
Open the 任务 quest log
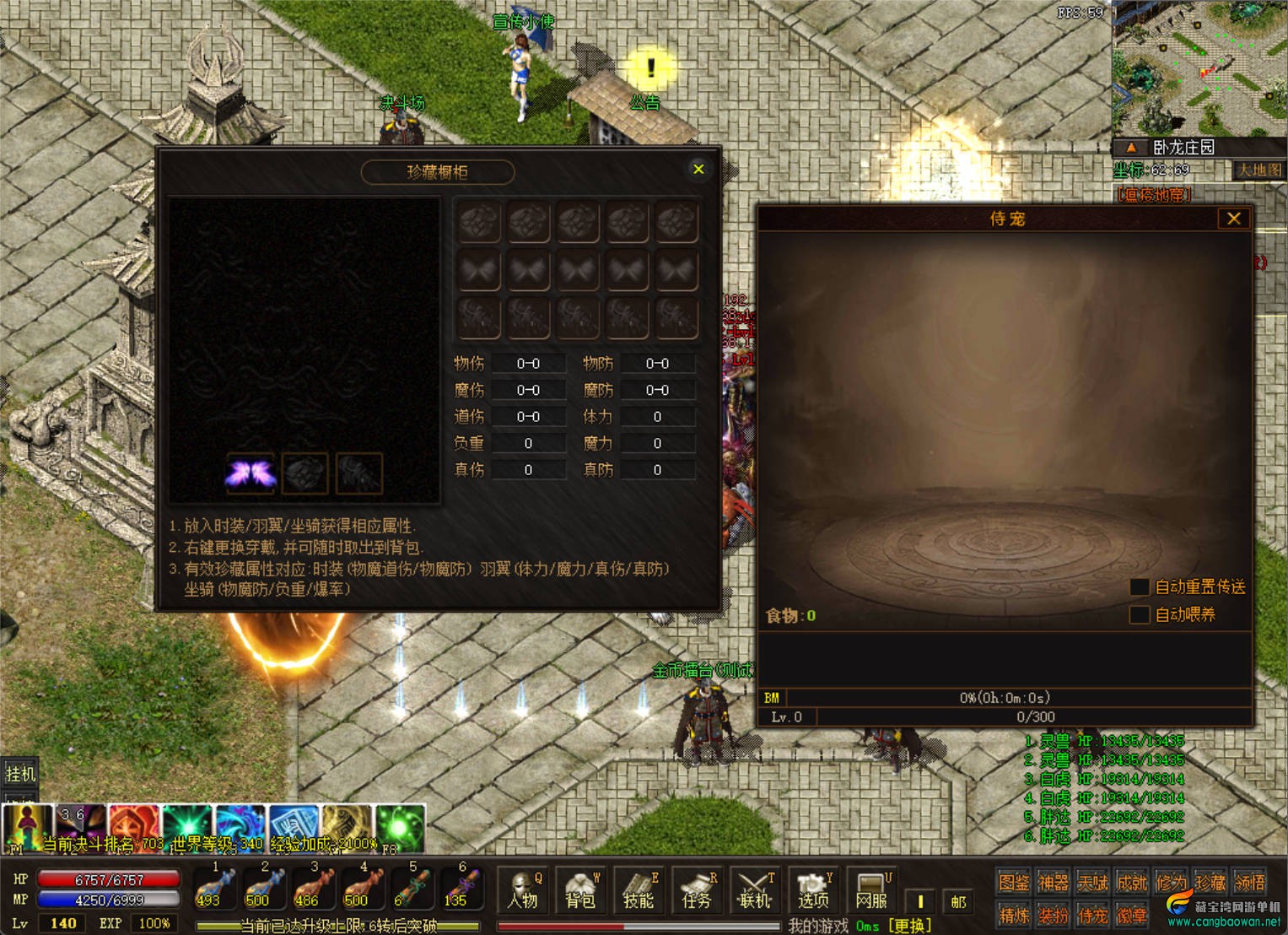click(x=697, y=891)
